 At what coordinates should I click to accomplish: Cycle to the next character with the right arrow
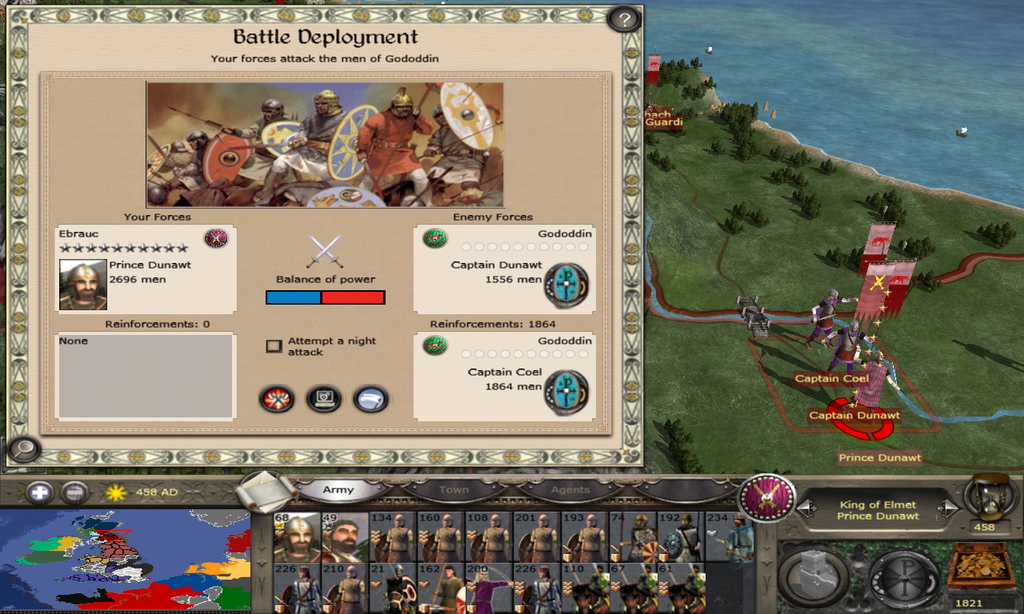(x=953, y=510)
